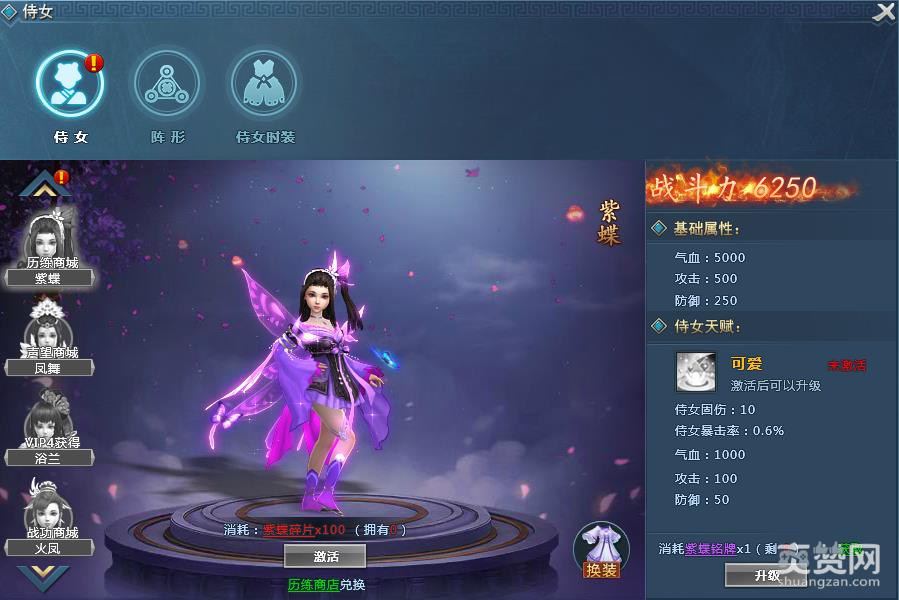Screen dimensions: 899x600
Task: Click the 激活 button
Action: 325,556
